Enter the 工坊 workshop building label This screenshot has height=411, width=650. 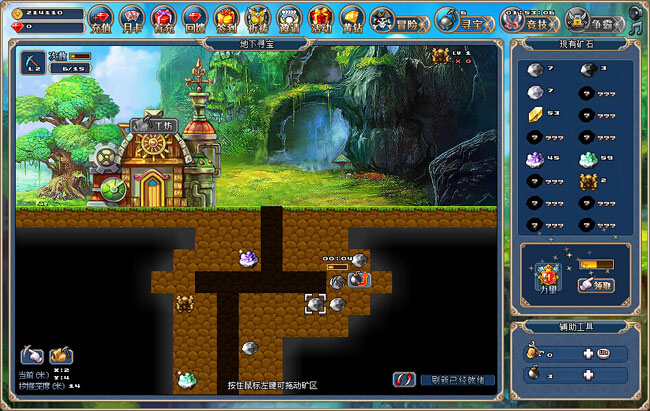pos(150,125)
